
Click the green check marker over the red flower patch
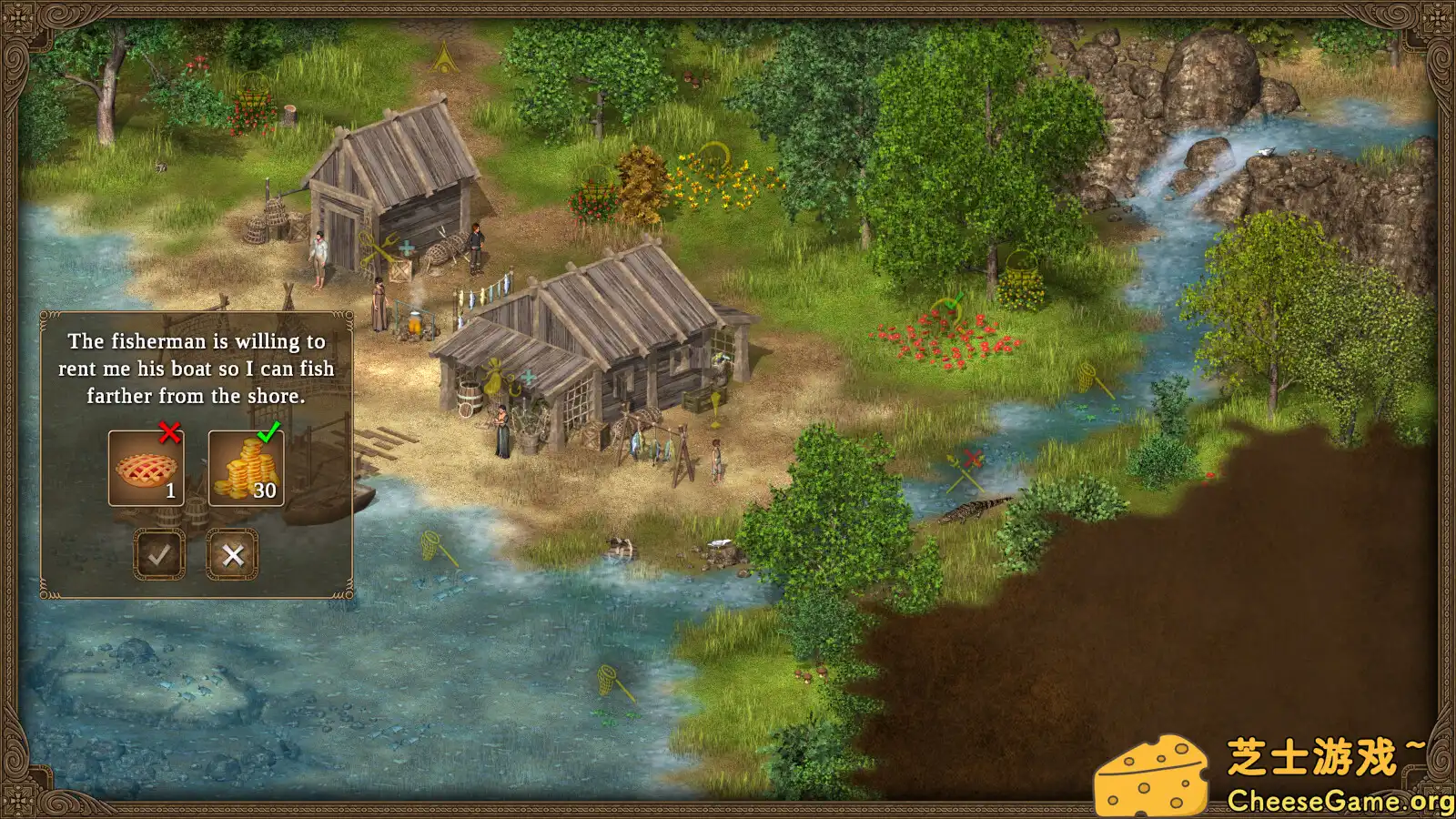[954, 300]
